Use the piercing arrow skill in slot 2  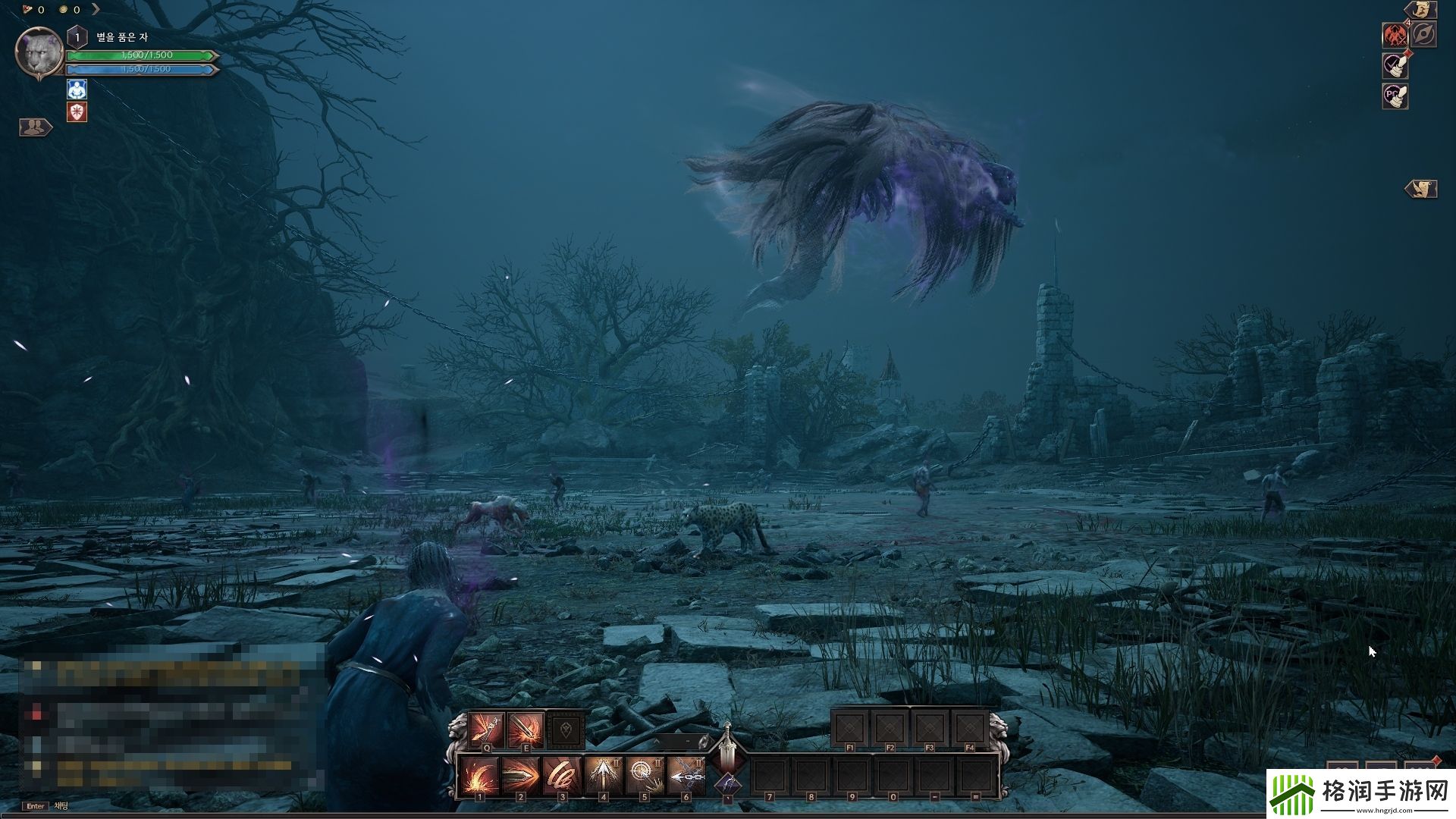coord(520,775)
